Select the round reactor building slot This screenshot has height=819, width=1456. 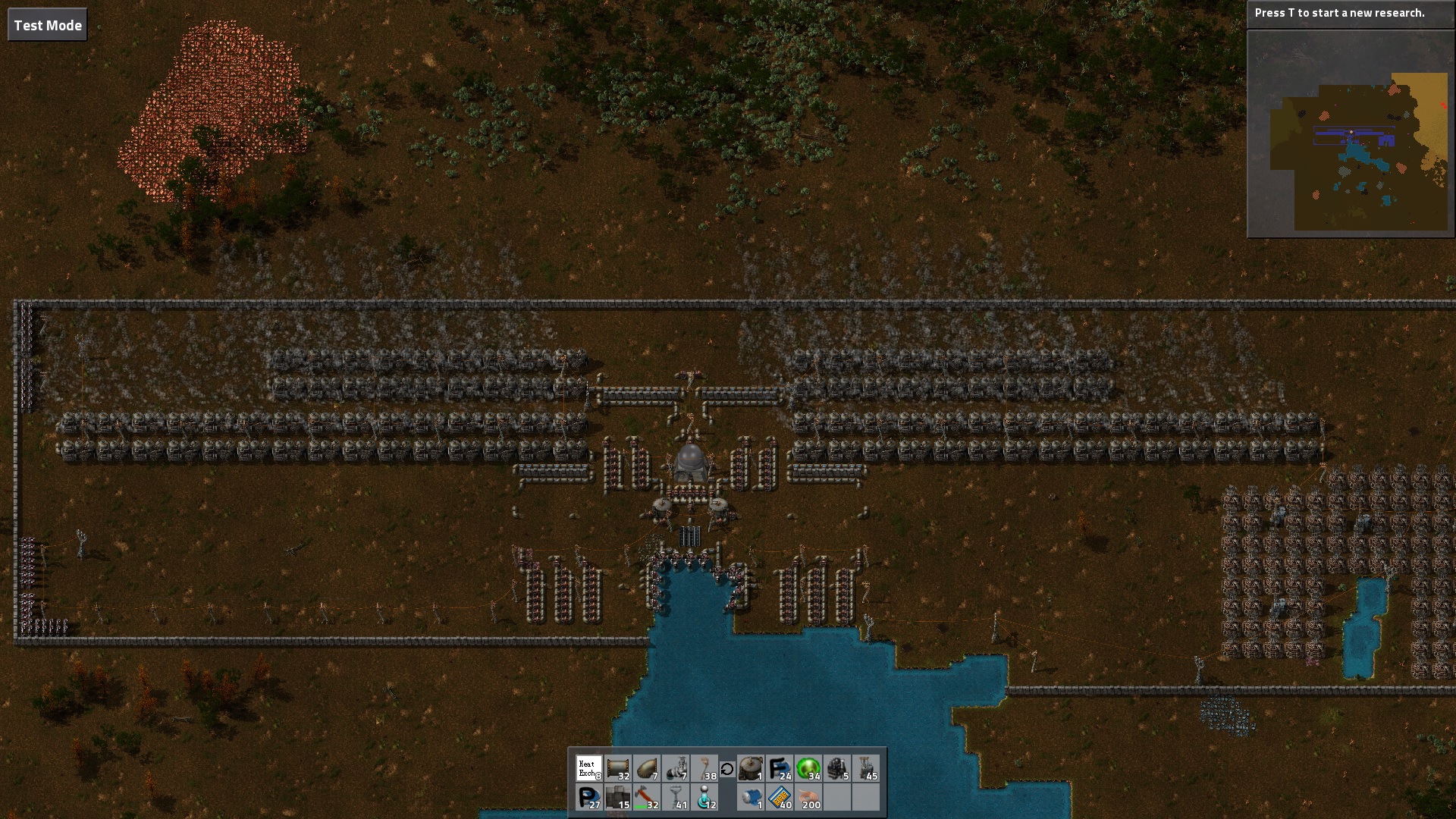pyautogui.click(x=751, y=769)
